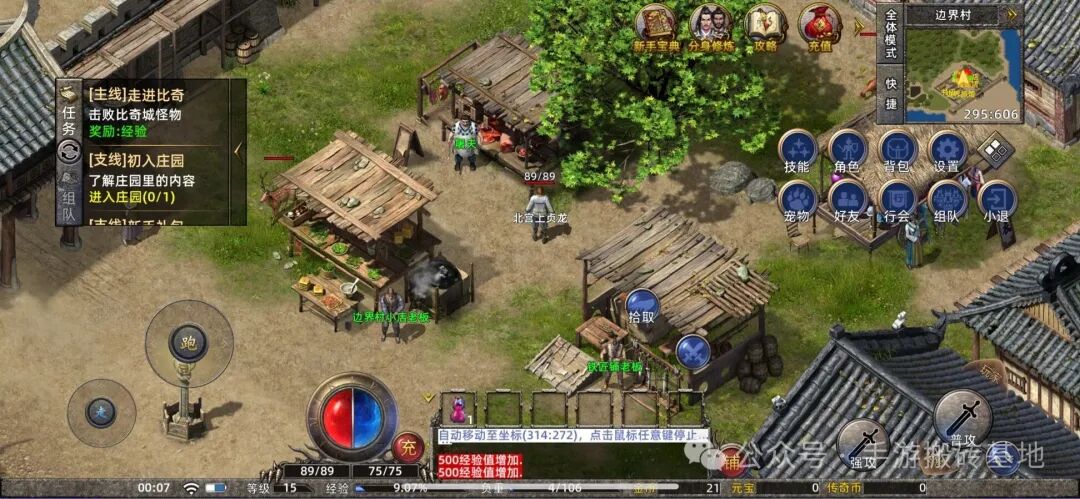Use the 强攻 forced attack
Image resolution: width=1080 pixels, height=499 pixels.
point(861,443)
